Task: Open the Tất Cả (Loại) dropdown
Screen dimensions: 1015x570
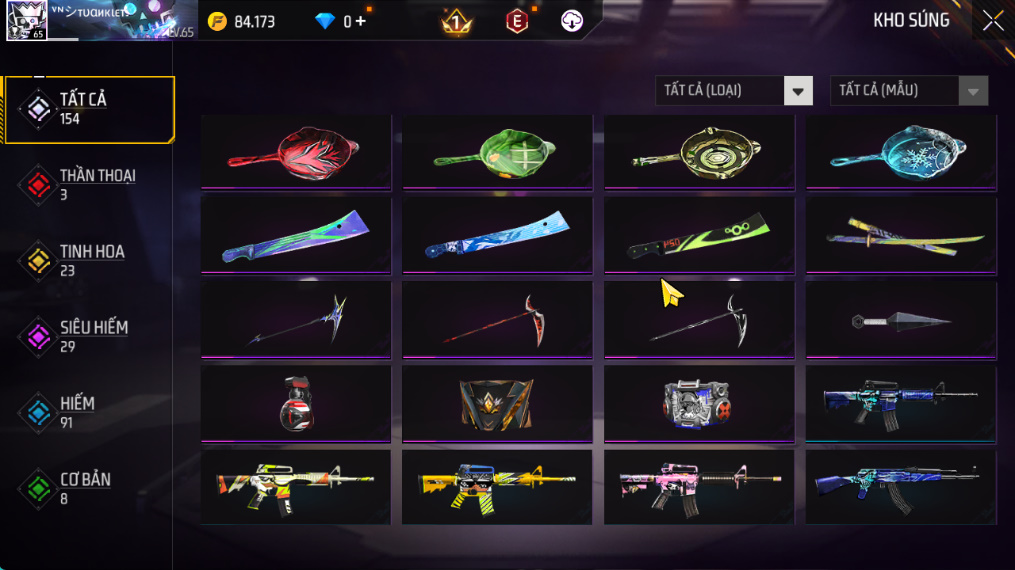Action: click(x=734, y=91)
